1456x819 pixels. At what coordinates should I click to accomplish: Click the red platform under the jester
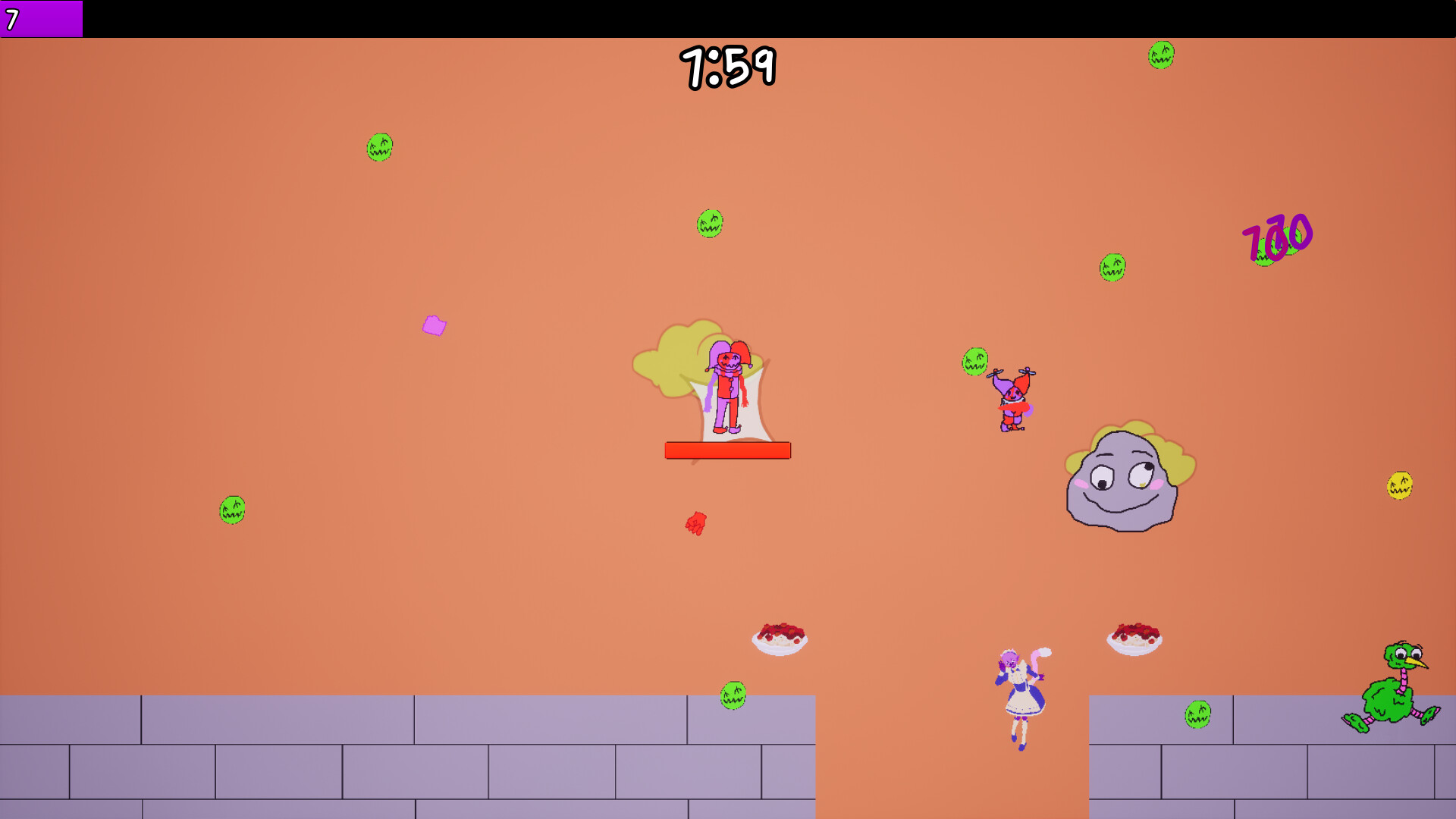point(726,451)
